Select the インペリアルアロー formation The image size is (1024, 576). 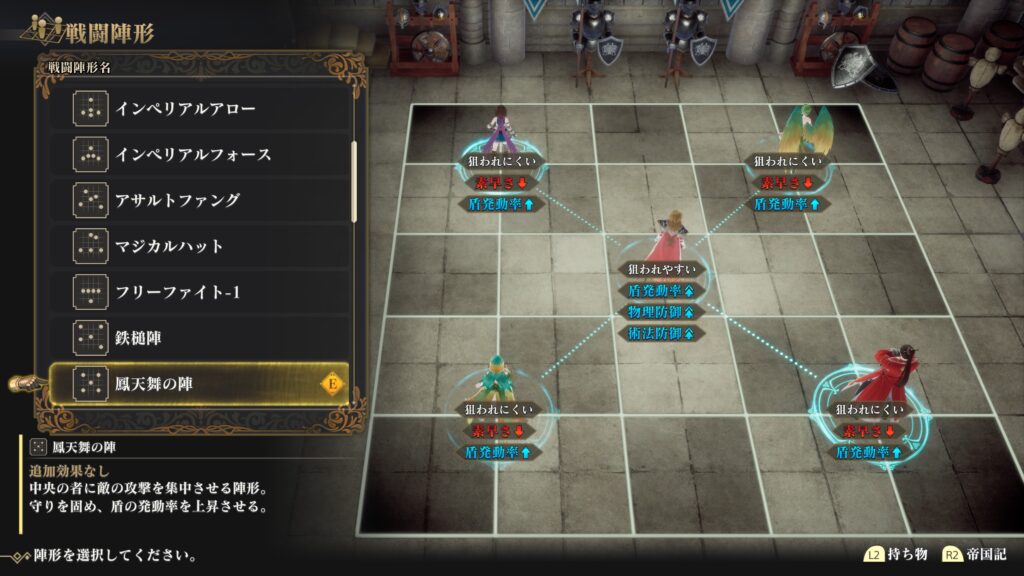200,108
